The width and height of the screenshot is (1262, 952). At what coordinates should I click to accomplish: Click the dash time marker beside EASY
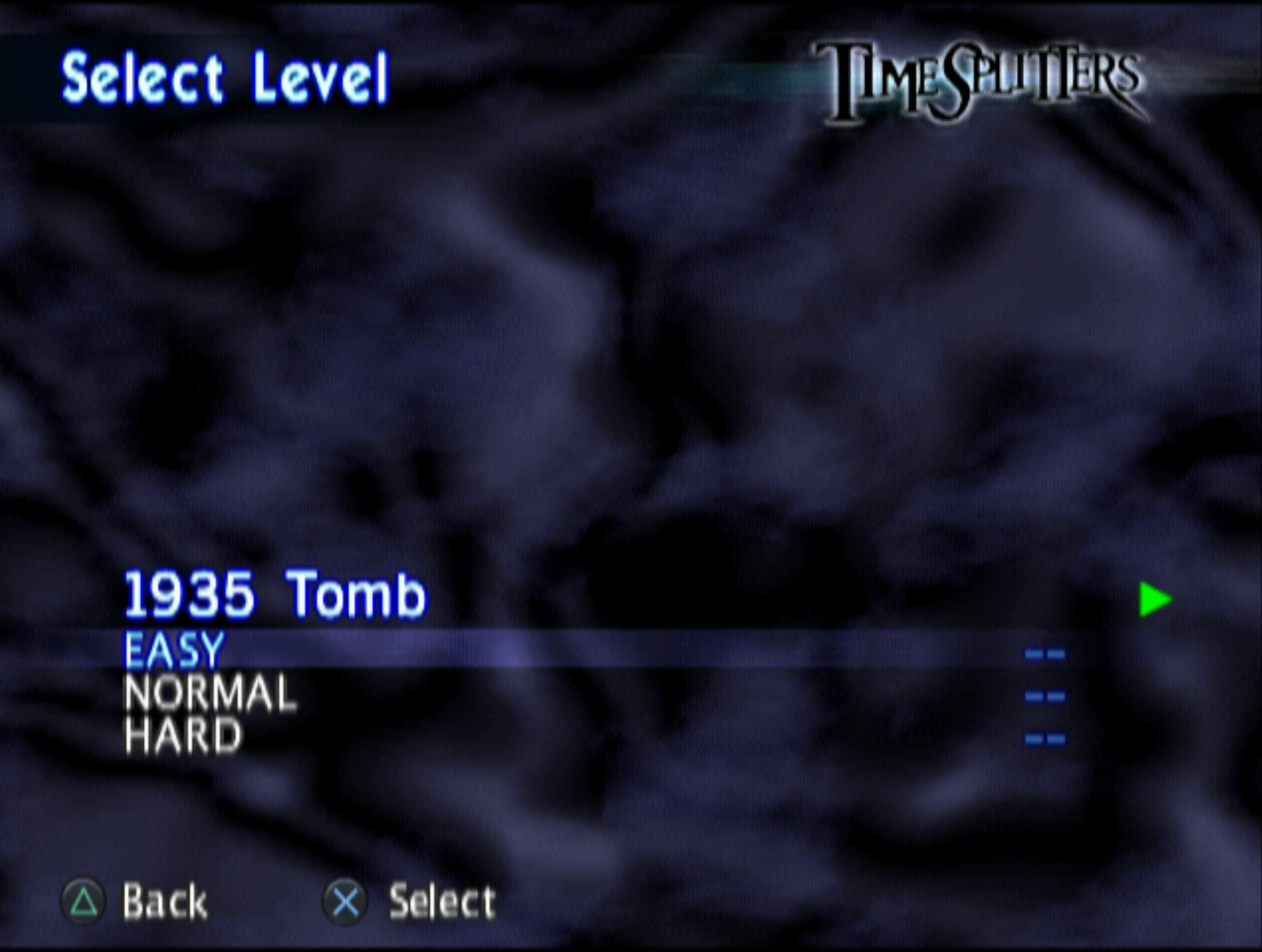1046,652
